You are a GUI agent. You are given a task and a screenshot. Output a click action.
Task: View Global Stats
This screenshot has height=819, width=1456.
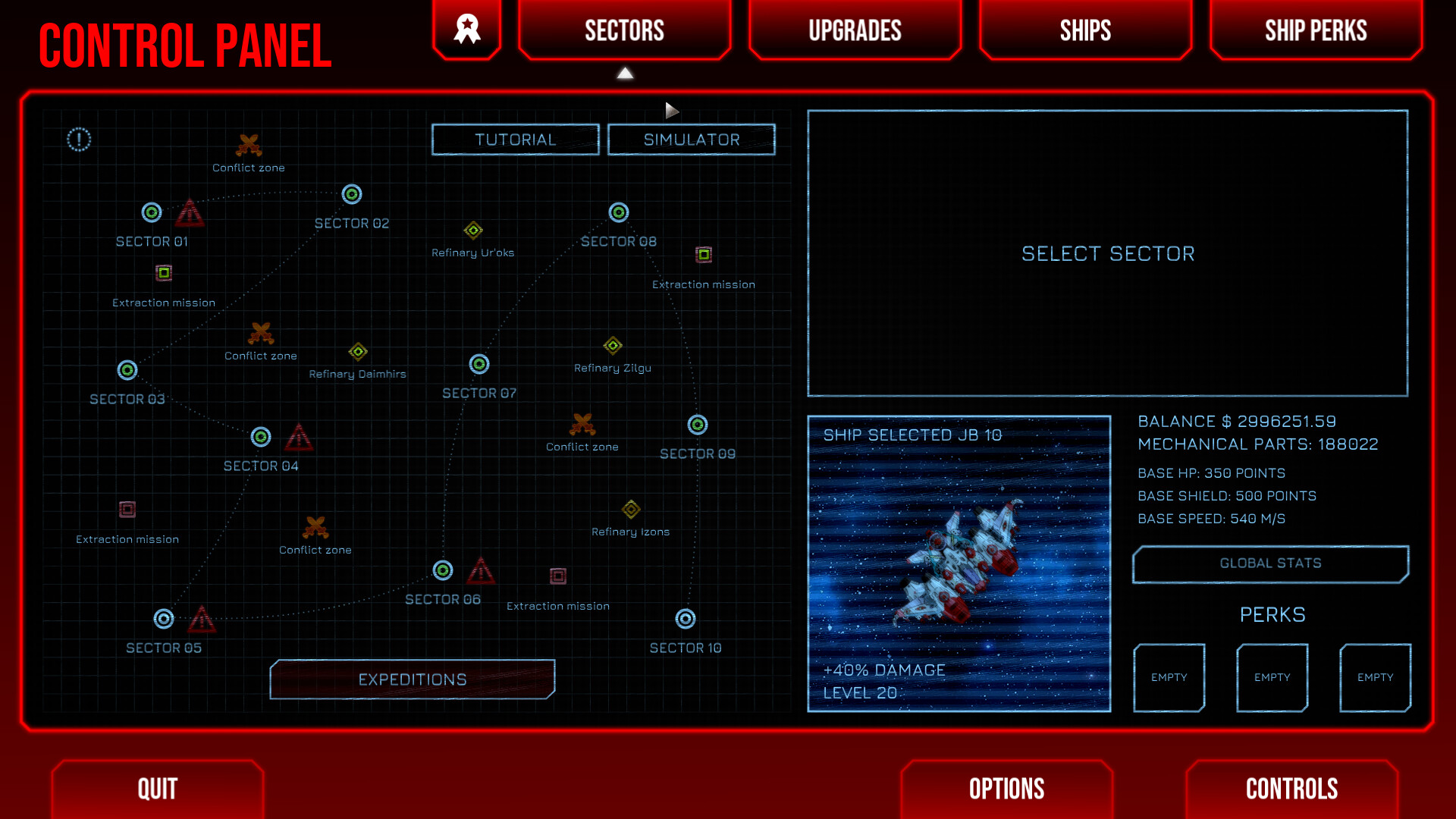1270,563
